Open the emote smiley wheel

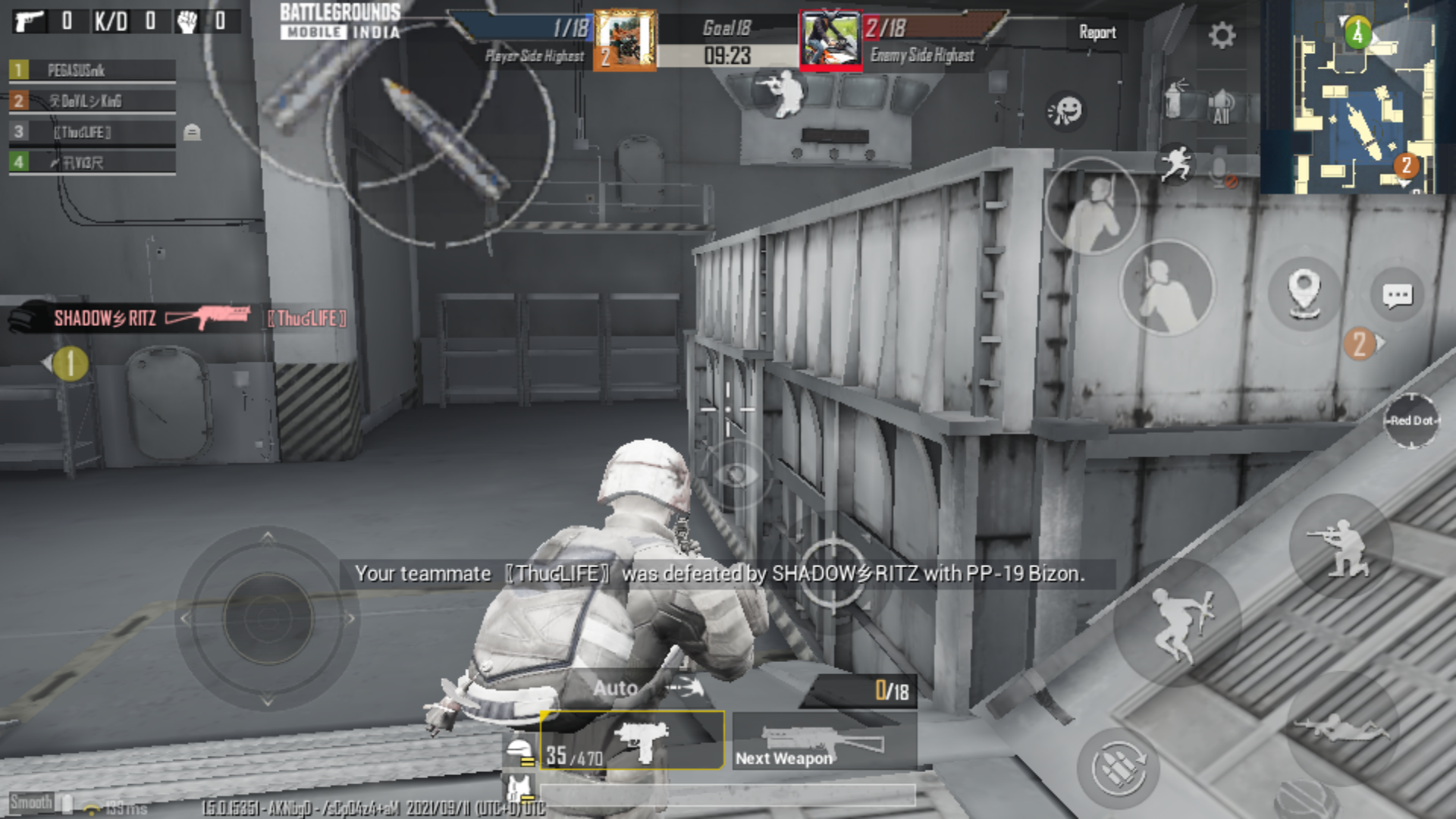point(1065,111)
